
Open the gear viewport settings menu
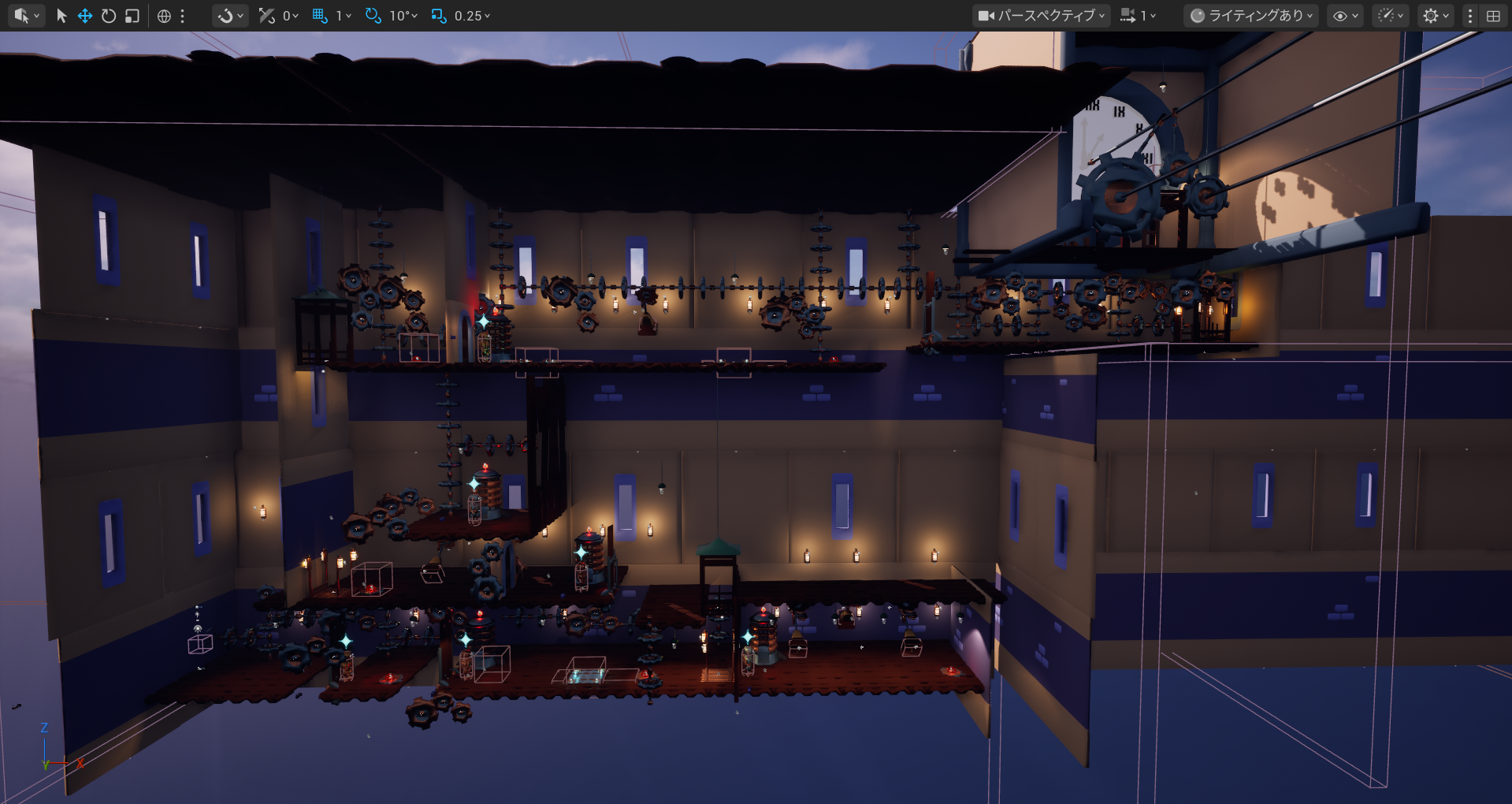[1436, 16]
